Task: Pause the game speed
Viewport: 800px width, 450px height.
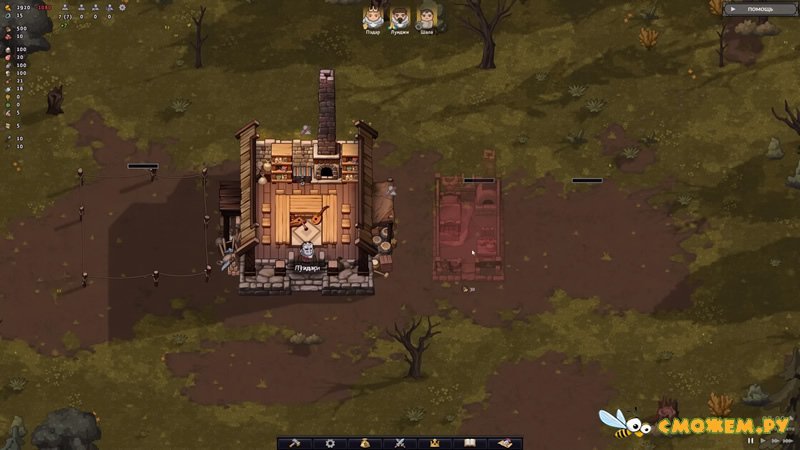Action: click(x=751, y=441)
